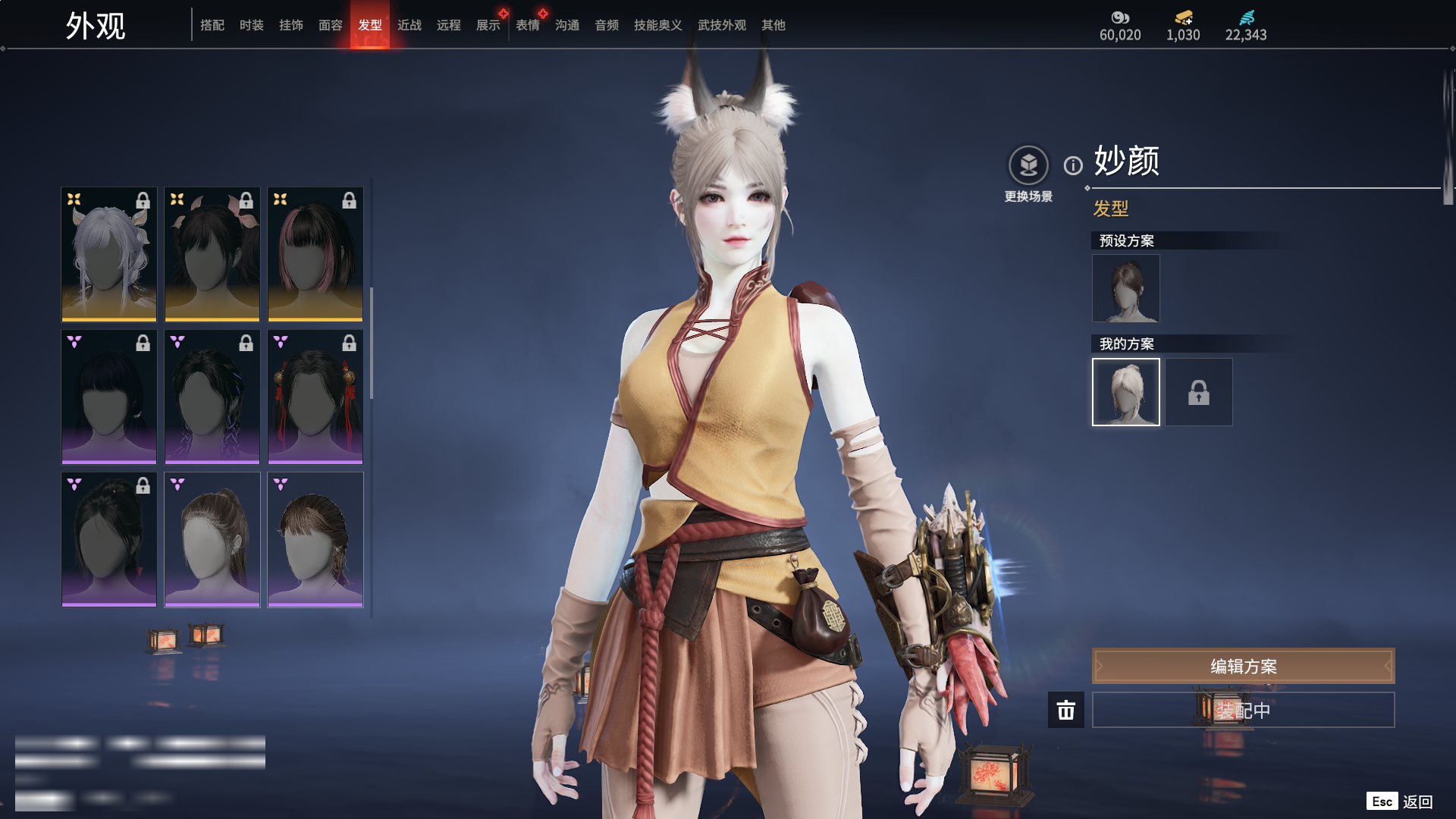Open the 时装 tab
This screenshot has height=819, width=1456.
point(252,25)
